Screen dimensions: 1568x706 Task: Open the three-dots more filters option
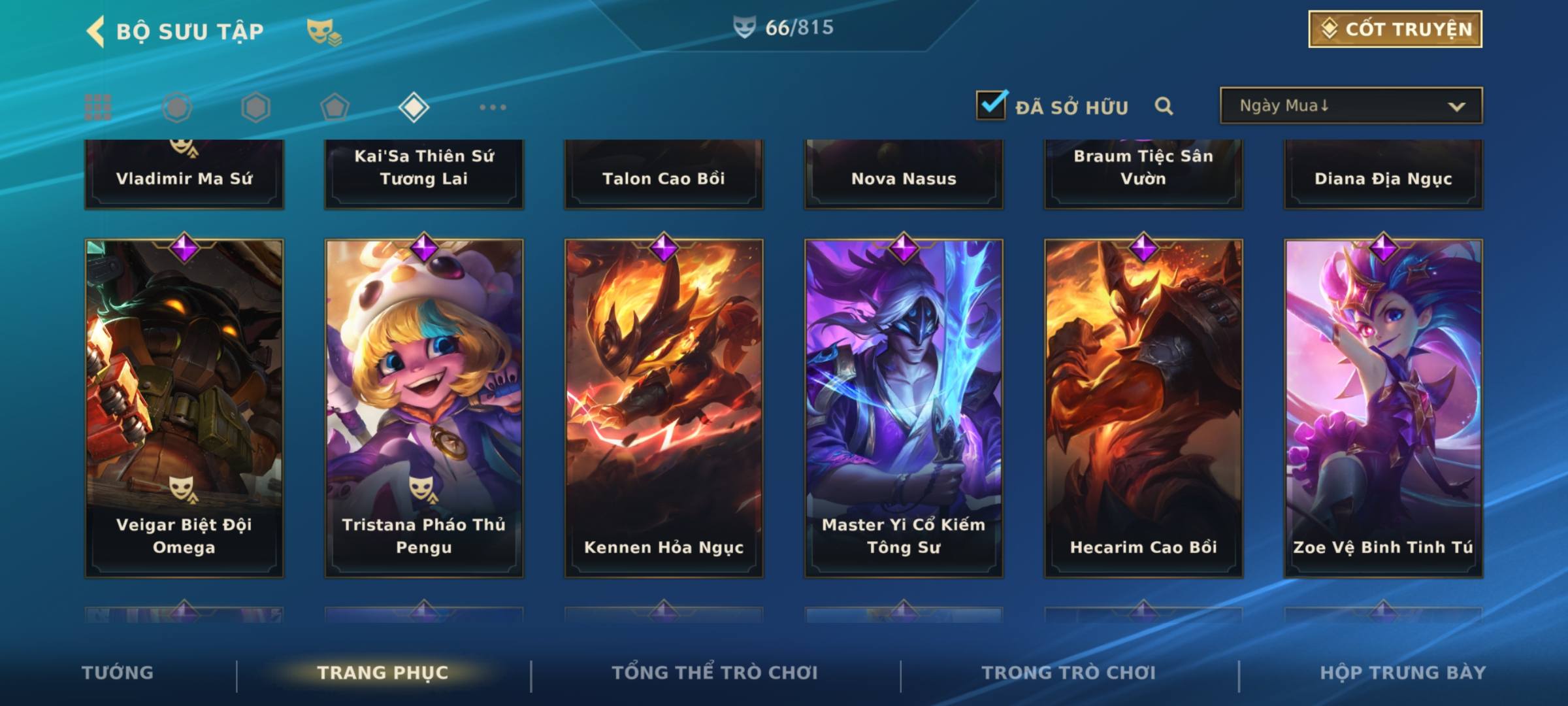point(493,107)
